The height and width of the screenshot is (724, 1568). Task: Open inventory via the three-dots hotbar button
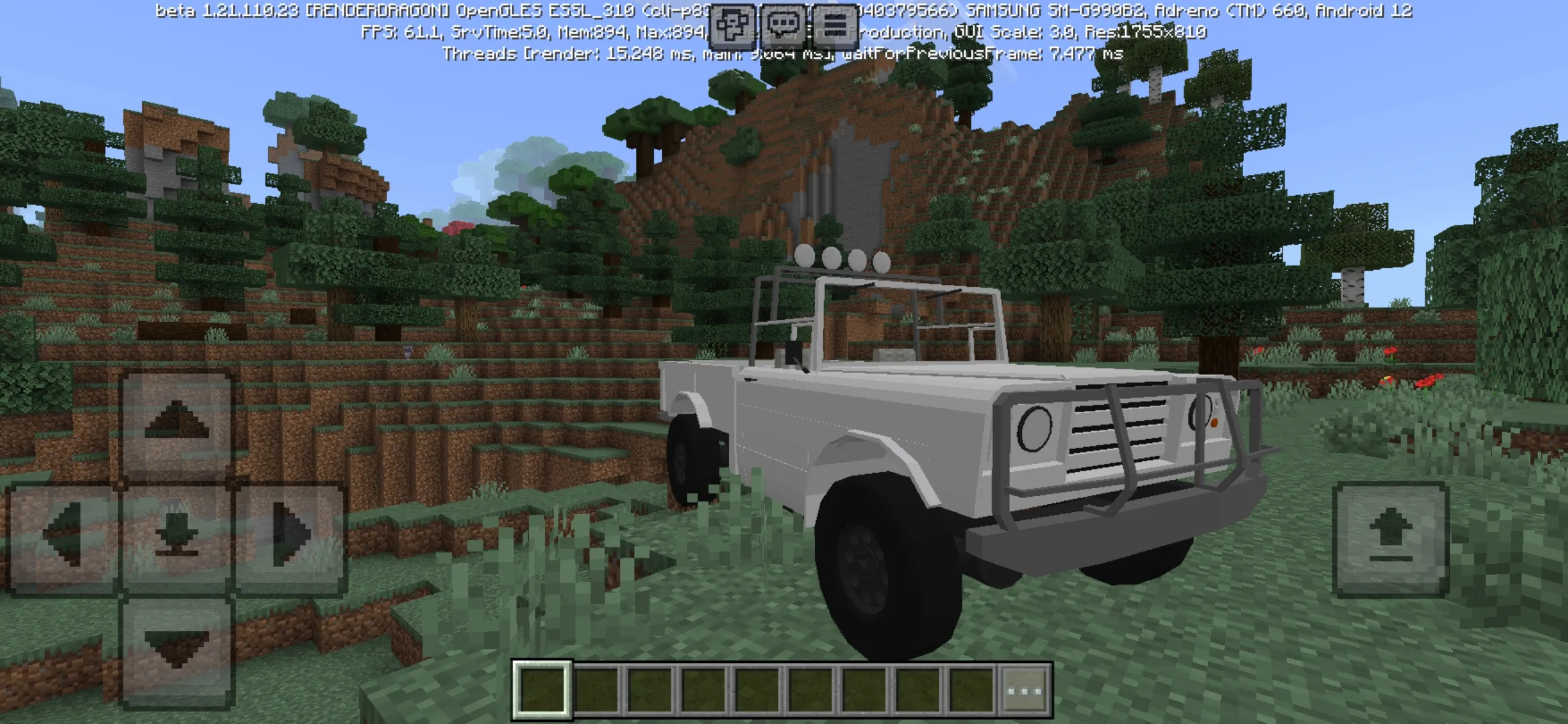click(1025, 690)
